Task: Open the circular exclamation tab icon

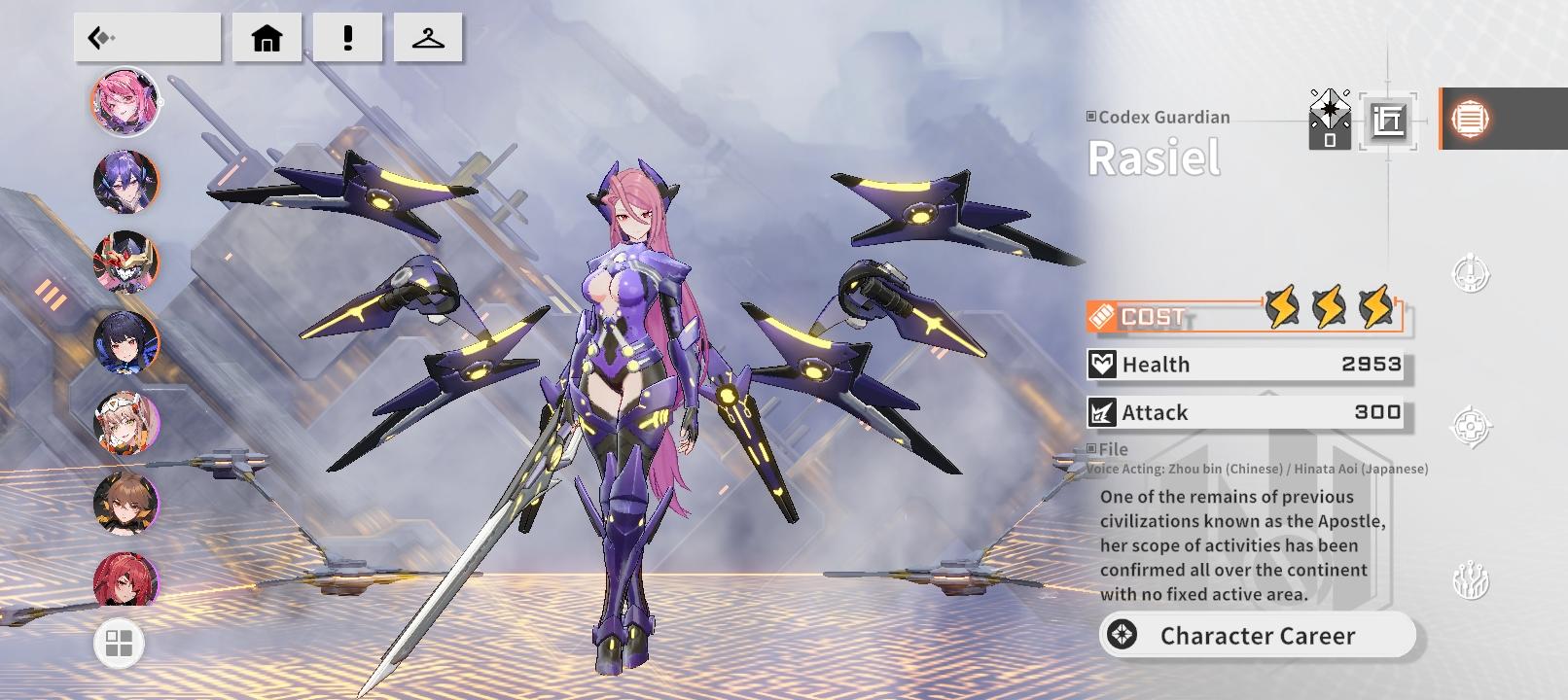Action: pyautogui.click(x=1470, y=274)
